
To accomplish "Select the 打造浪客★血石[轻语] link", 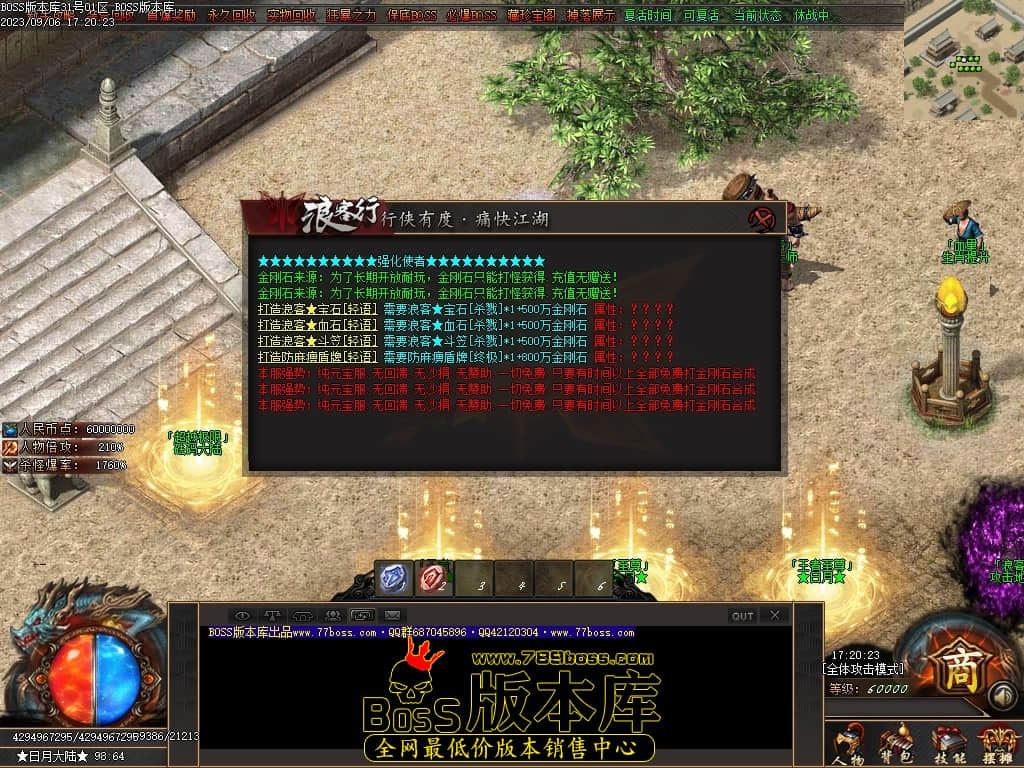I will click(317, 325).
